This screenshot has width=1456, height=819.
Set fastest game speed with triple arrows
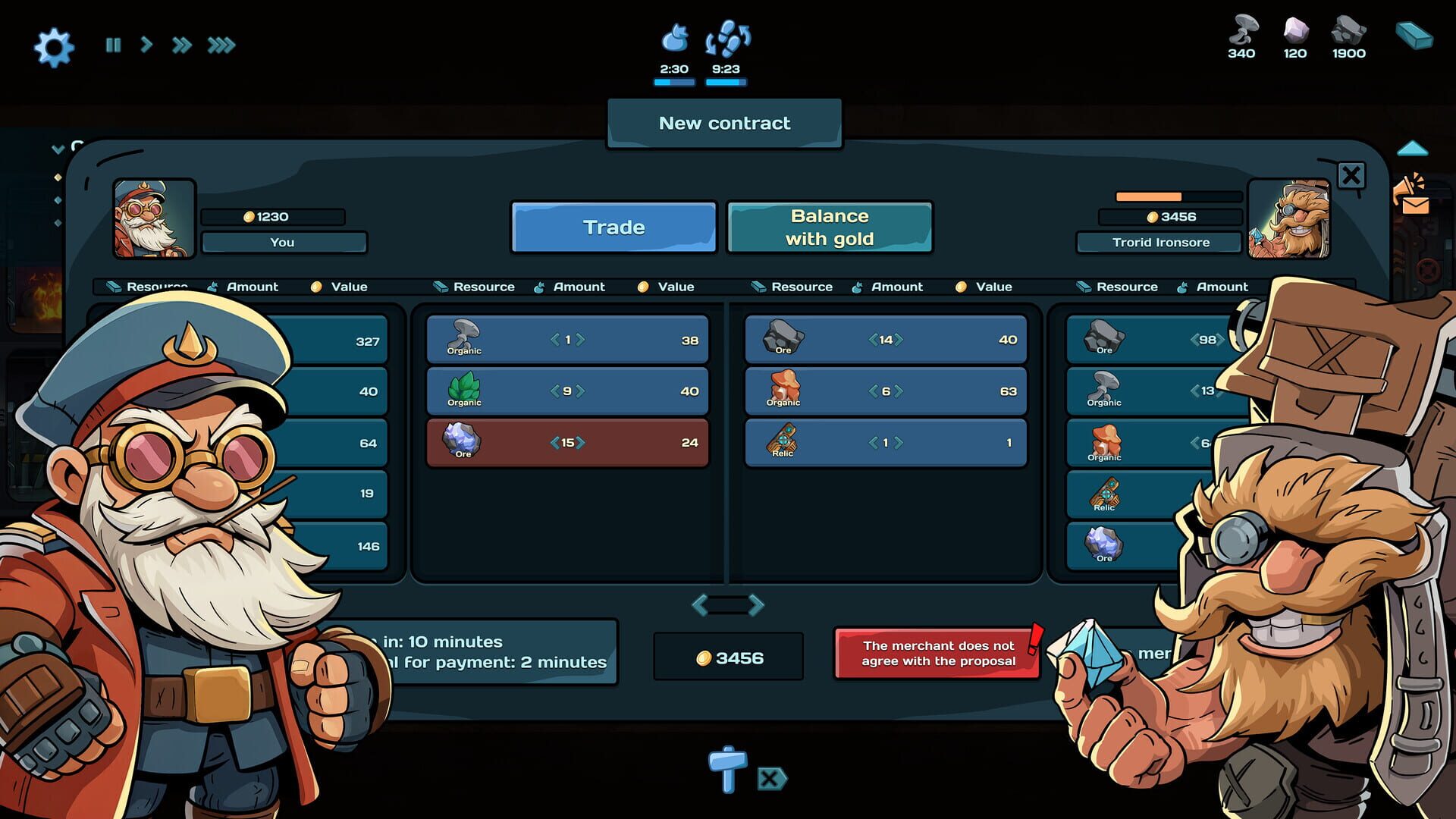tap(219, 45)
